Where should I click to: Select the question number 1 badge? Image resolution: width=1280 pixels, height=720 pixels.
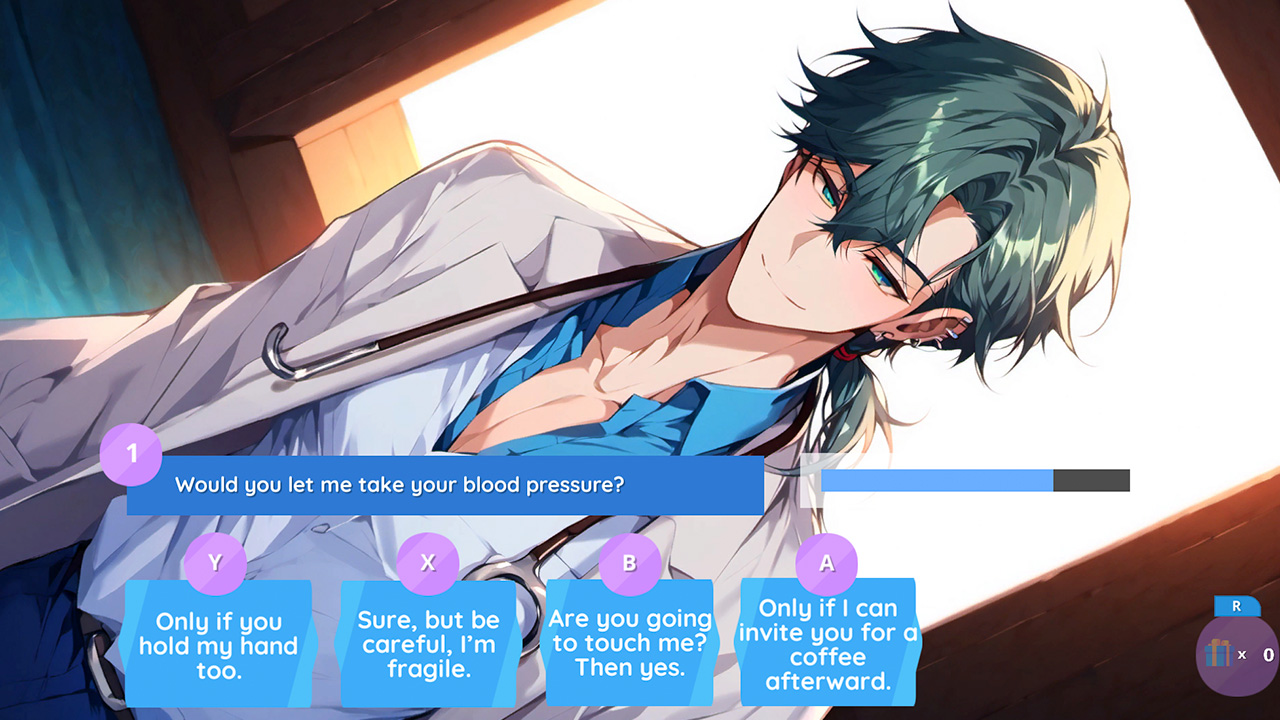[133, 456]
